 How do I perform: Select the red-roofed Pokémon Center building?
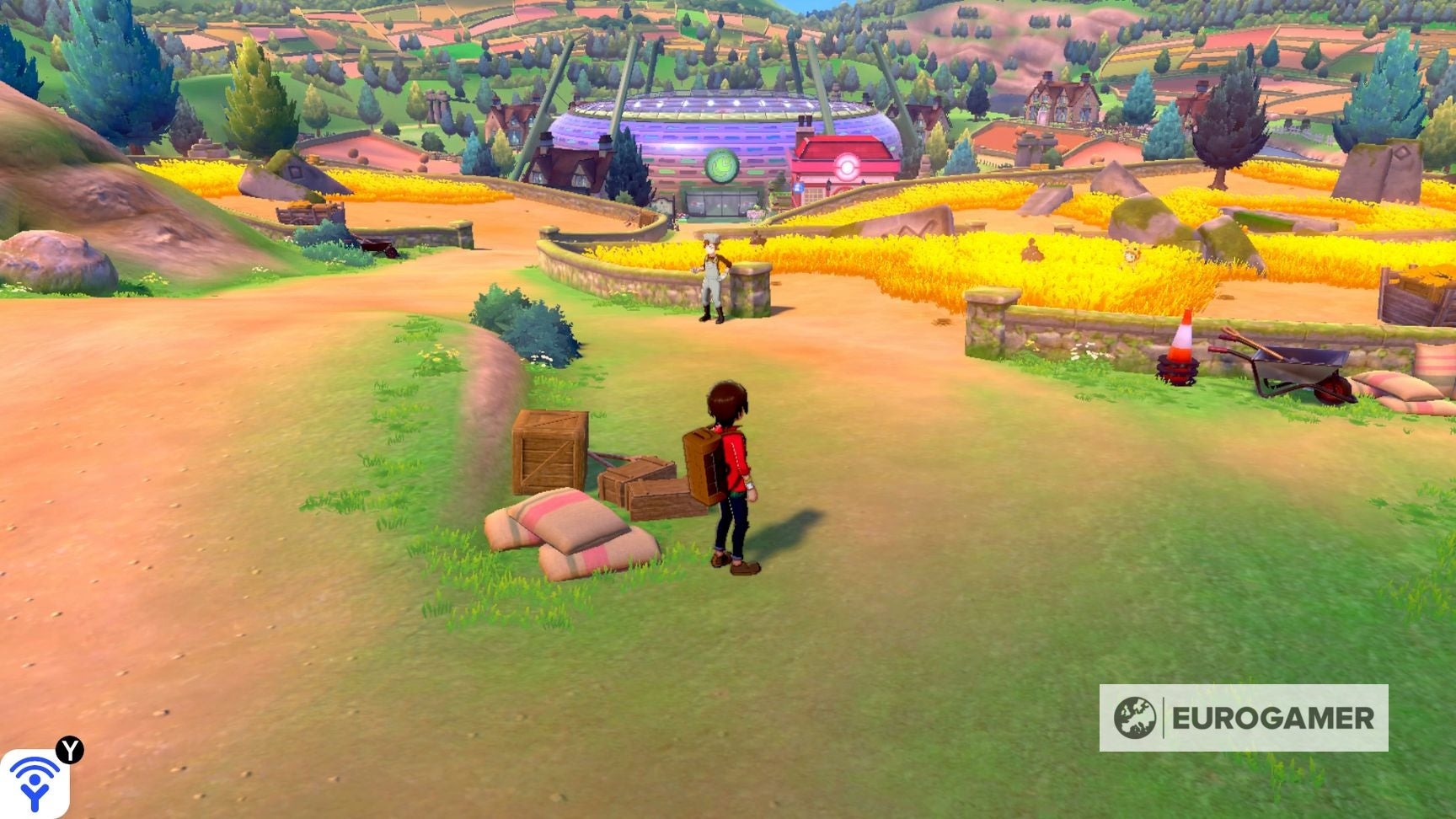847,164
